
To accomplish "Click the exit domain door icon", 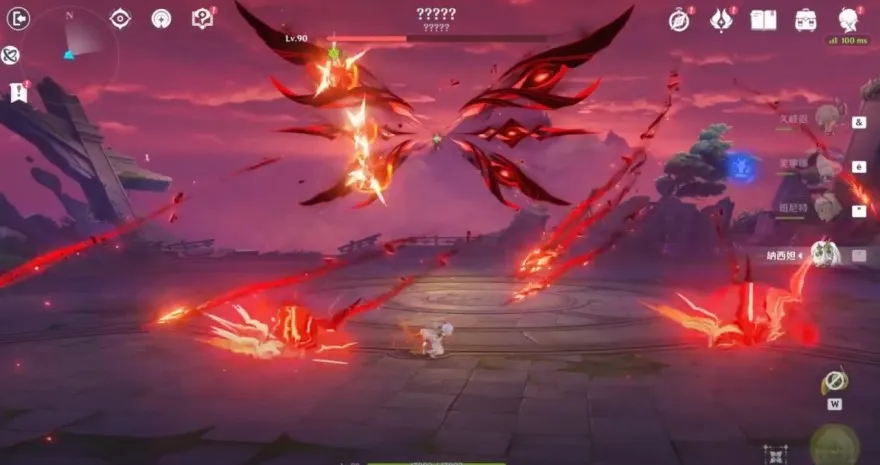I will [18, 18].
